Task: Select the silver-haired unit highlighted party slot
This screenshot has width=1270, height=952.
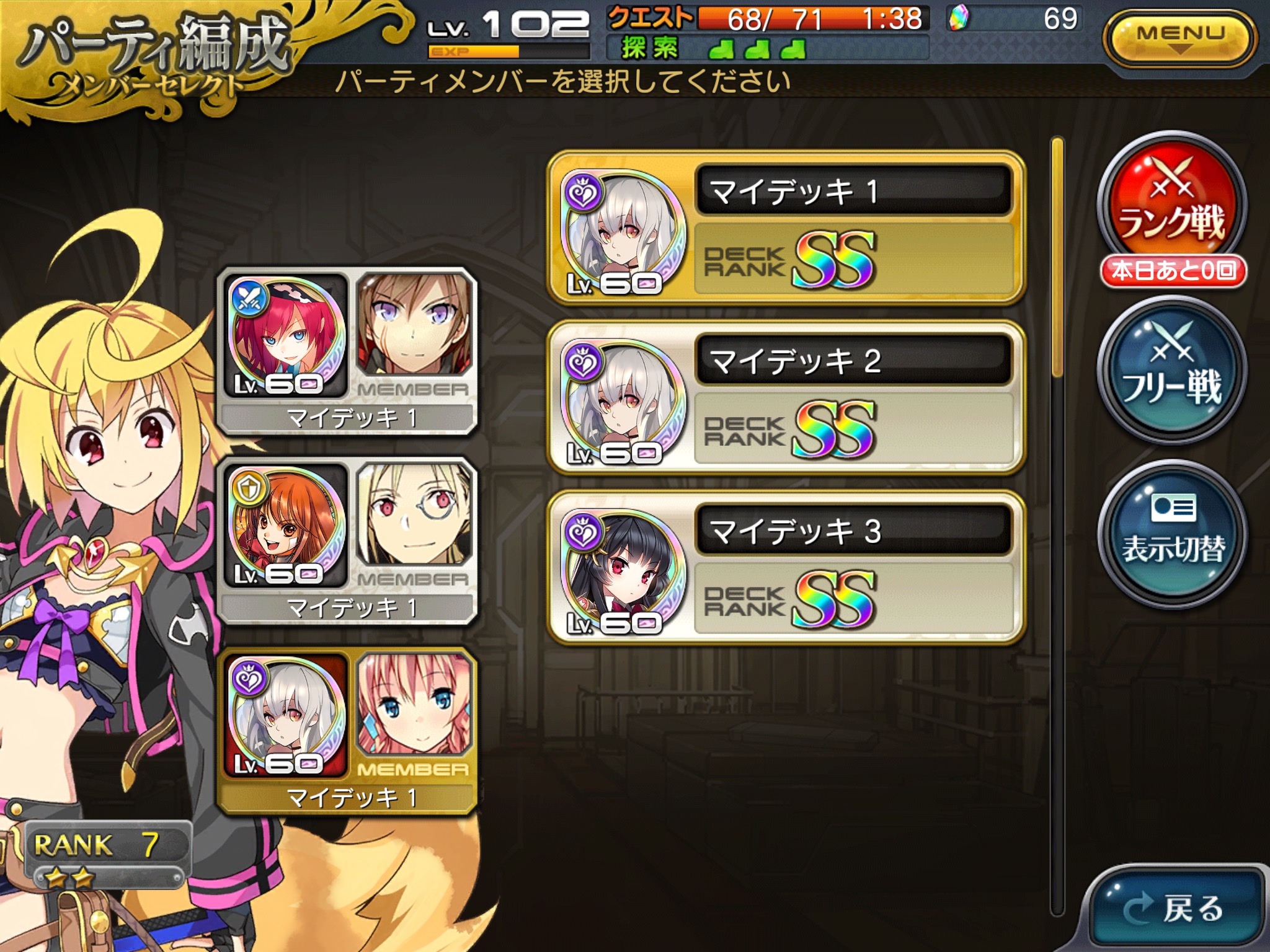Action: [x=347, y=730]
